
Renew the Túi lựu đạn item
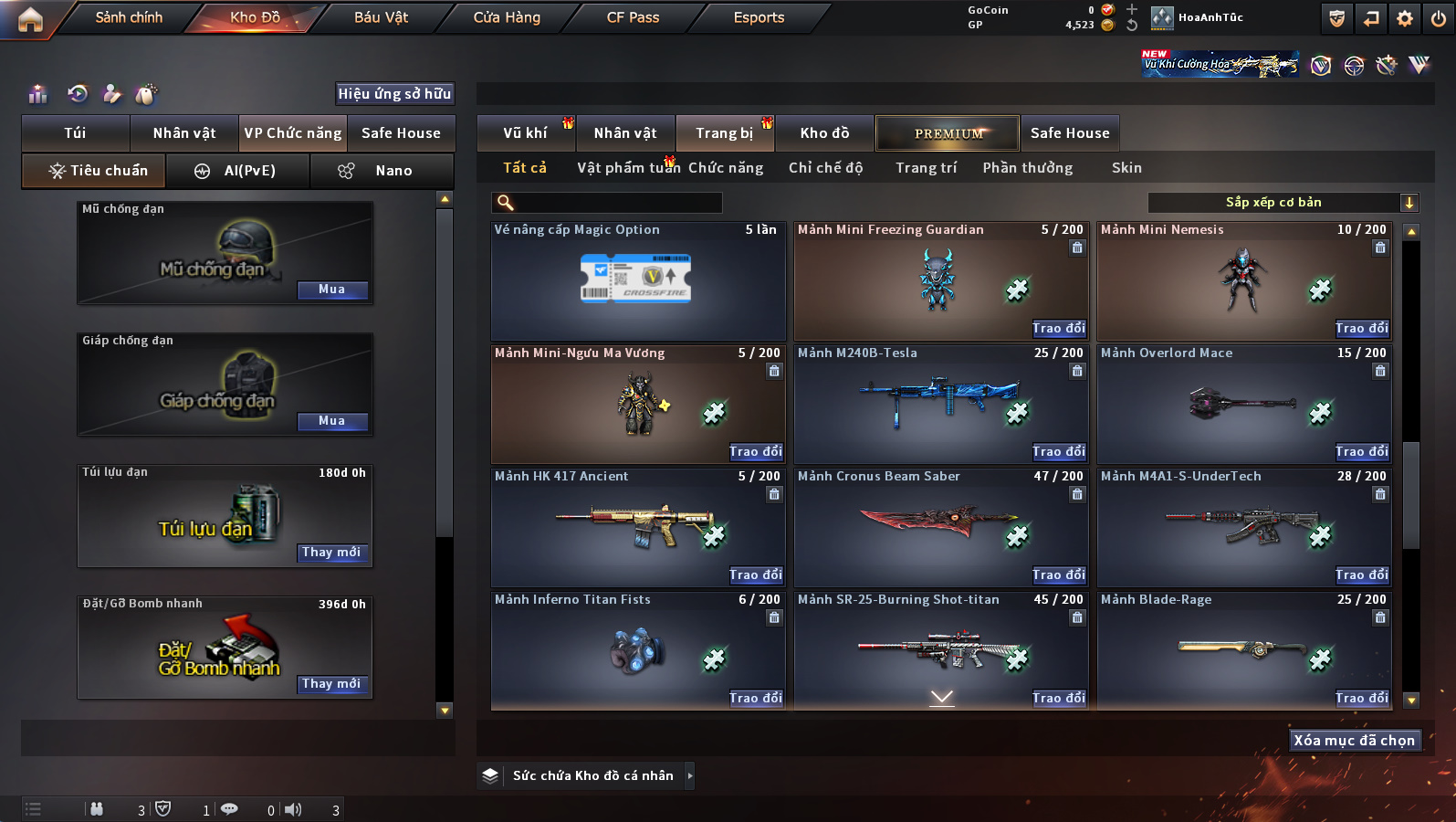point(332,553)
